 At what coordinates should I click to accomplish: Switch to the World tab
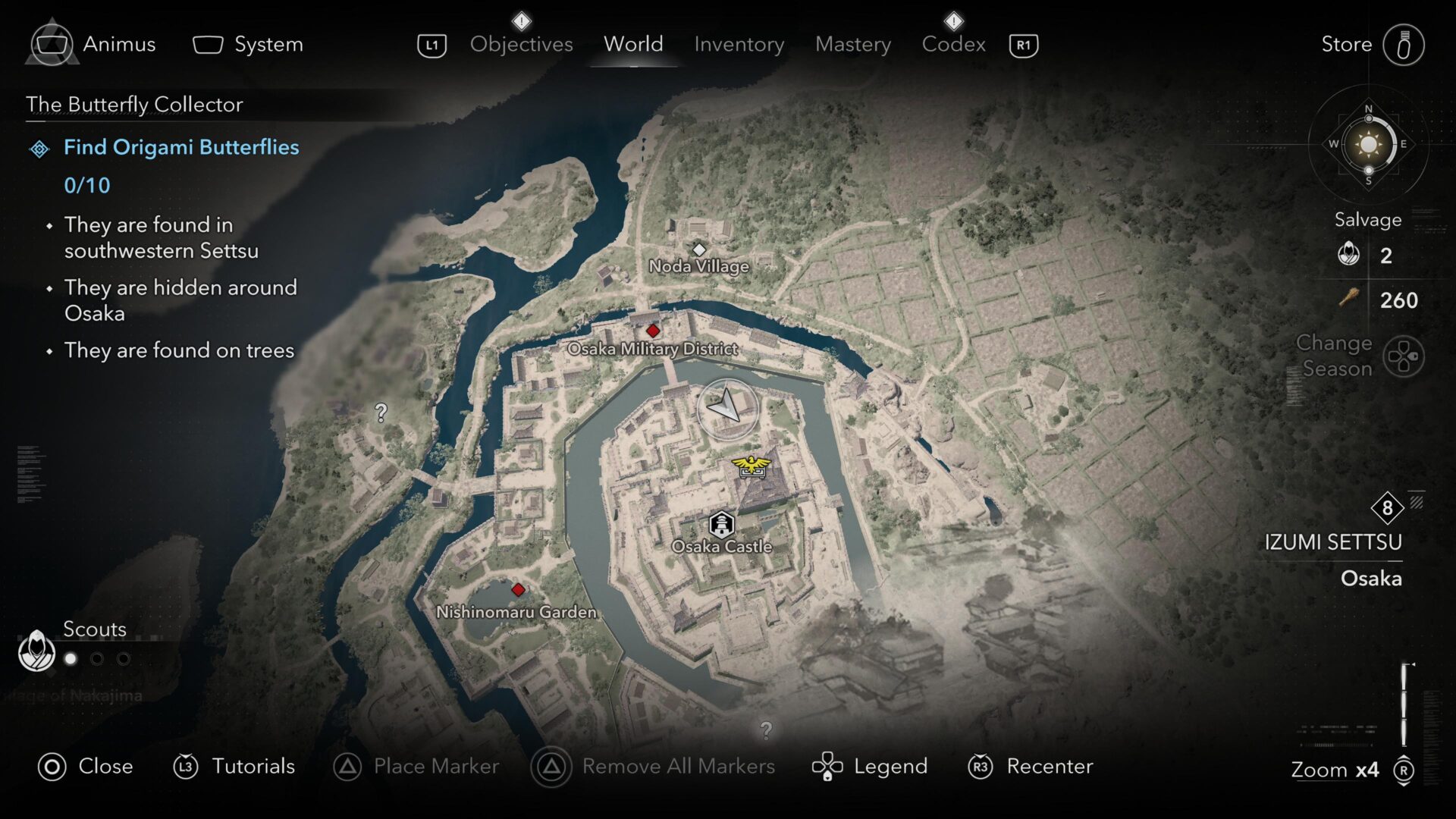pyautogui.click(x=633, y=44)
